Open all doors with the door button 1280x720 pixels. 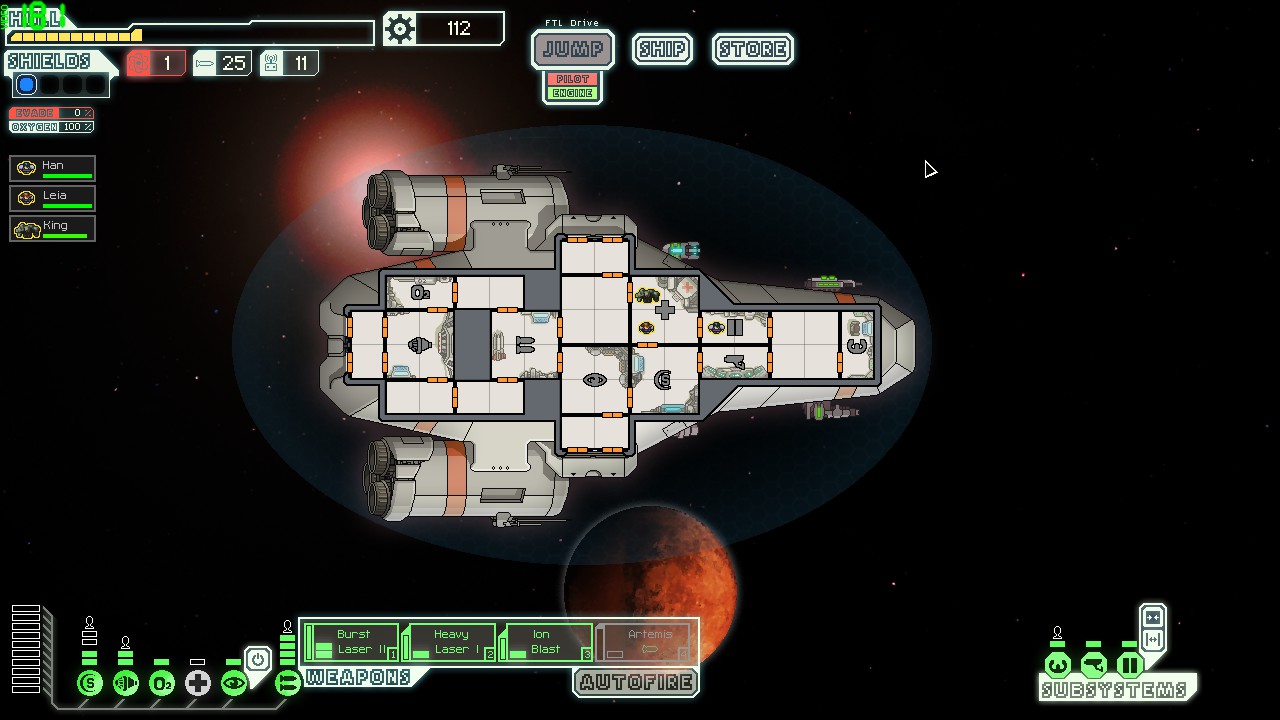1152,640
